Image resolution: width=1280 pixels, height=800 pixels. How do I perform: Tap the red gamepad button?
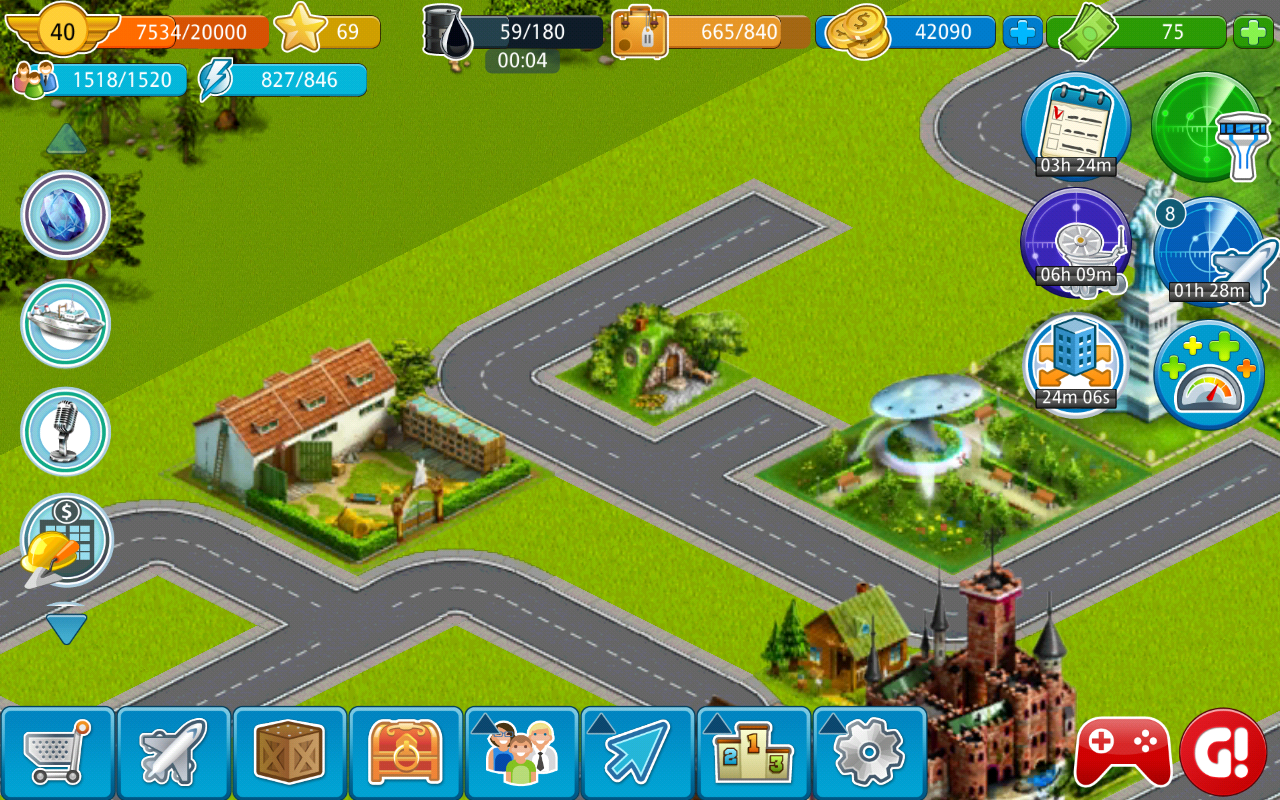click(1123, 752)
